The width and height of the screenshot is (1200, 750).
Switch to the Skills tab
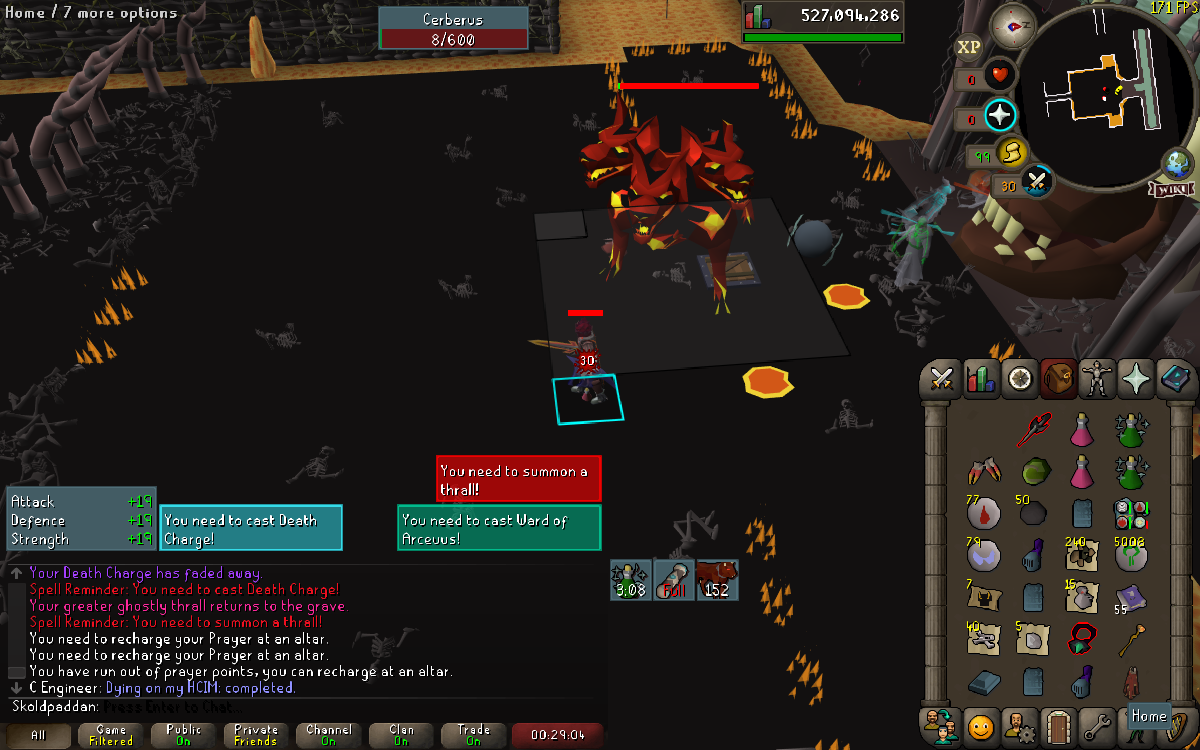[x=980, y=380]
